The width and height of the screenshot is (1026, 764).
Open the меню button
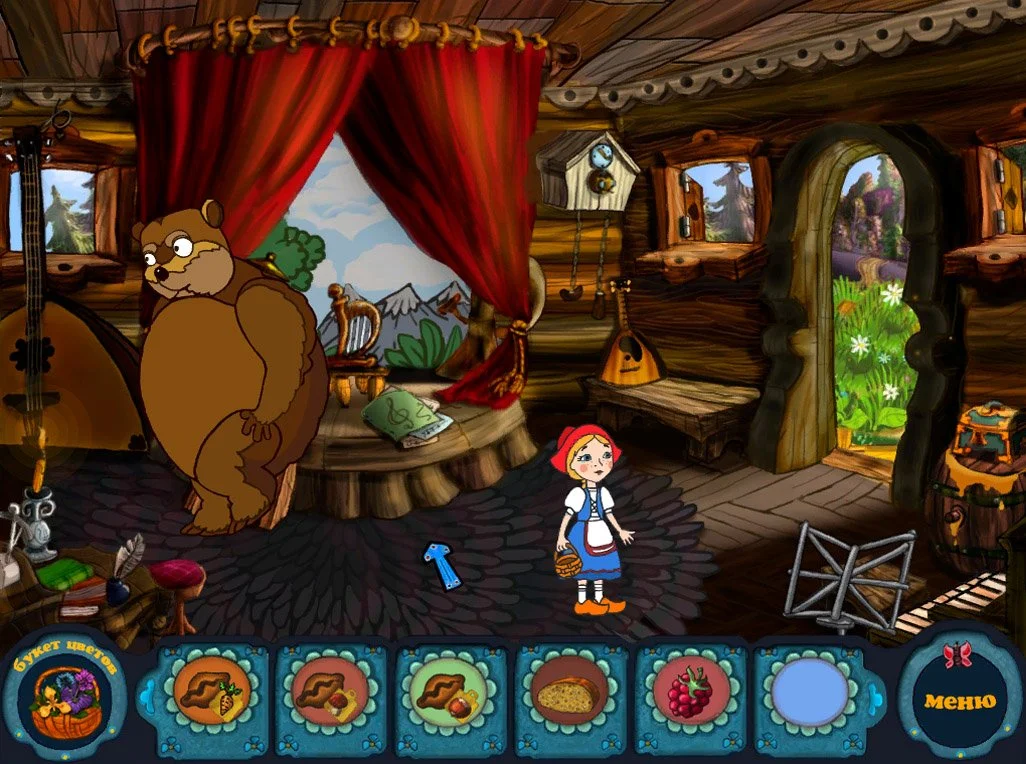click(x=959, y=701)
